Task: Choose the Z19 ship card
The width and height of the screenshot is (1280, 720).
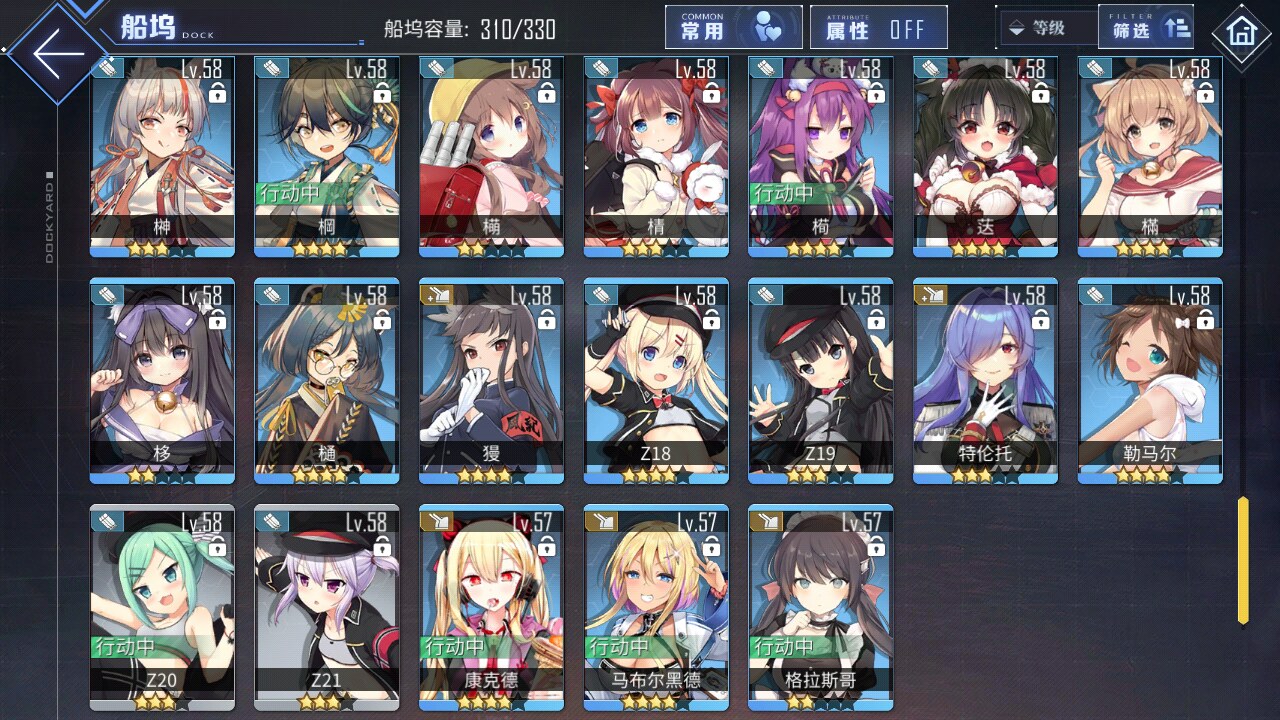Action: click(820, 380)
